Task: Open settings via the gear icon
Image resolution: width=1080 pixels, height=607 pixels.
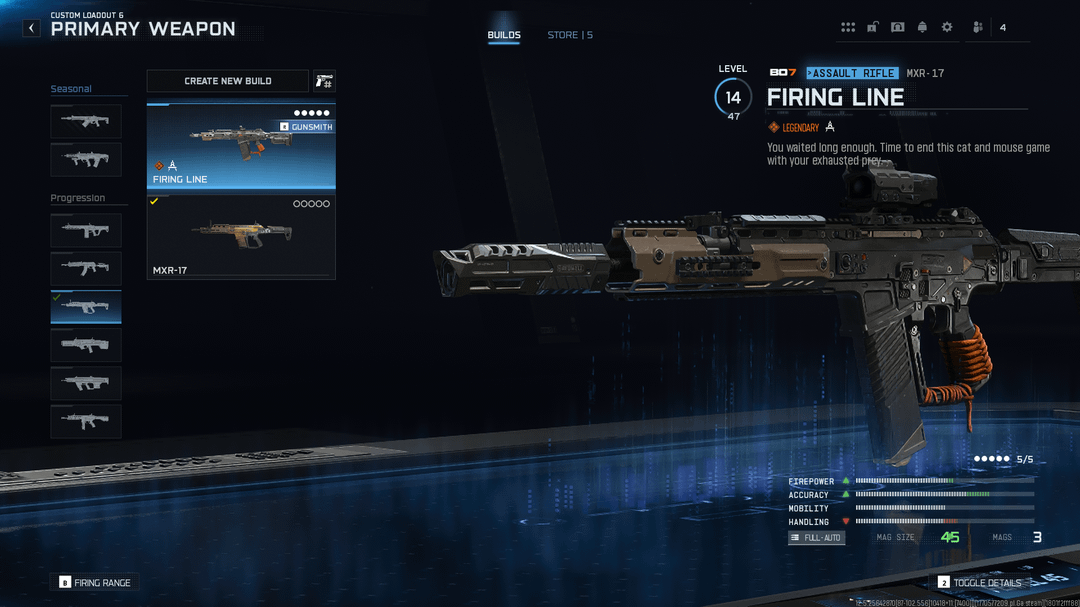Action: point(947,28)
